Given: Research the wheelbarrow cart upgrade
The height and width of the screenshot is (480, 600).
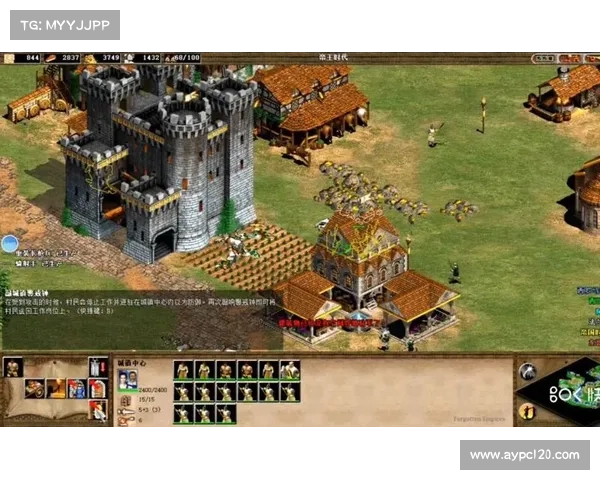Looking at the screenshot, I should pos(35,389).
